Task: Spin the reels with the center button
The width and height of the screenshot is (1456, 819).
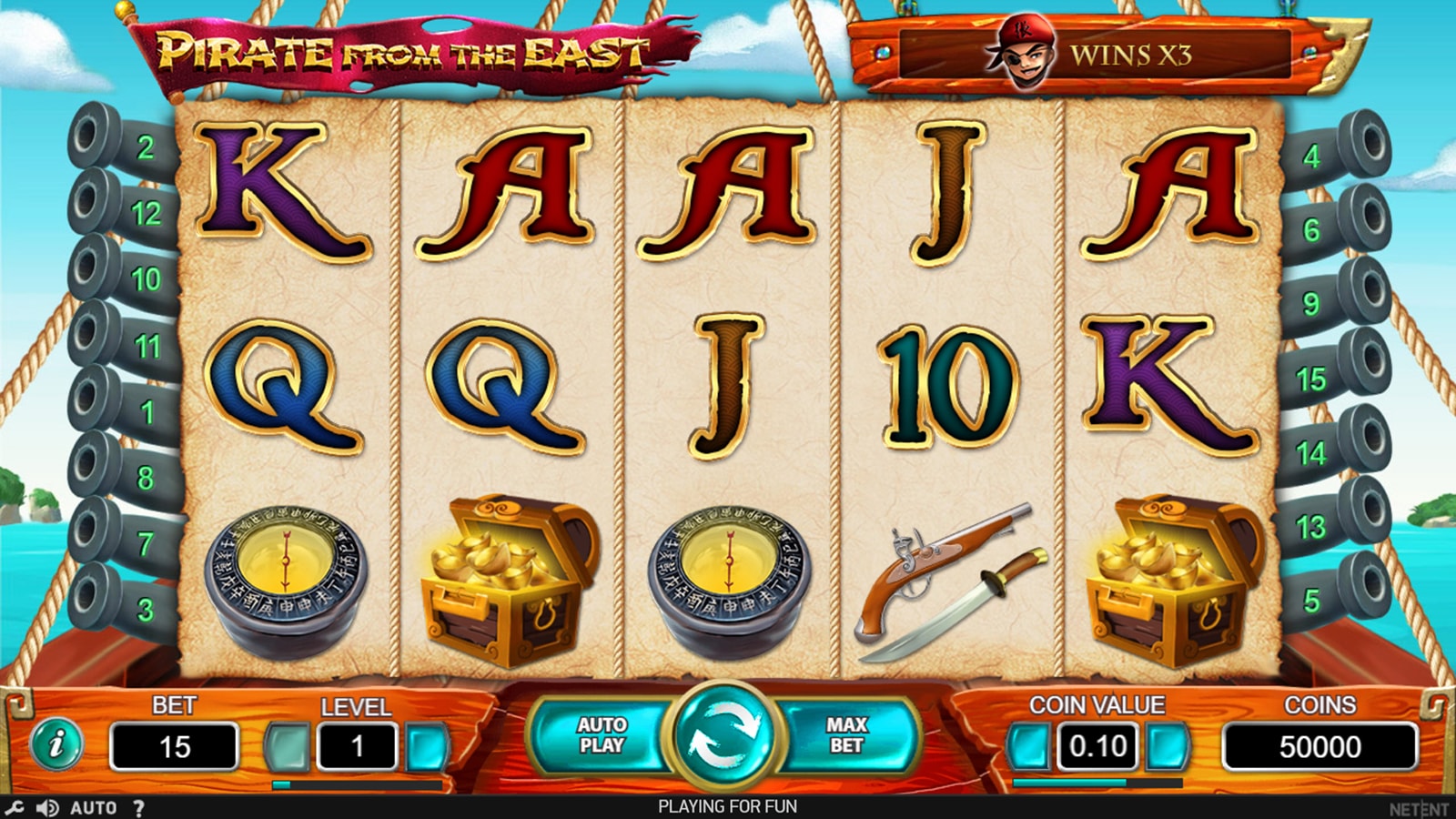Action: pyautogui.click(x=723, y=734)
